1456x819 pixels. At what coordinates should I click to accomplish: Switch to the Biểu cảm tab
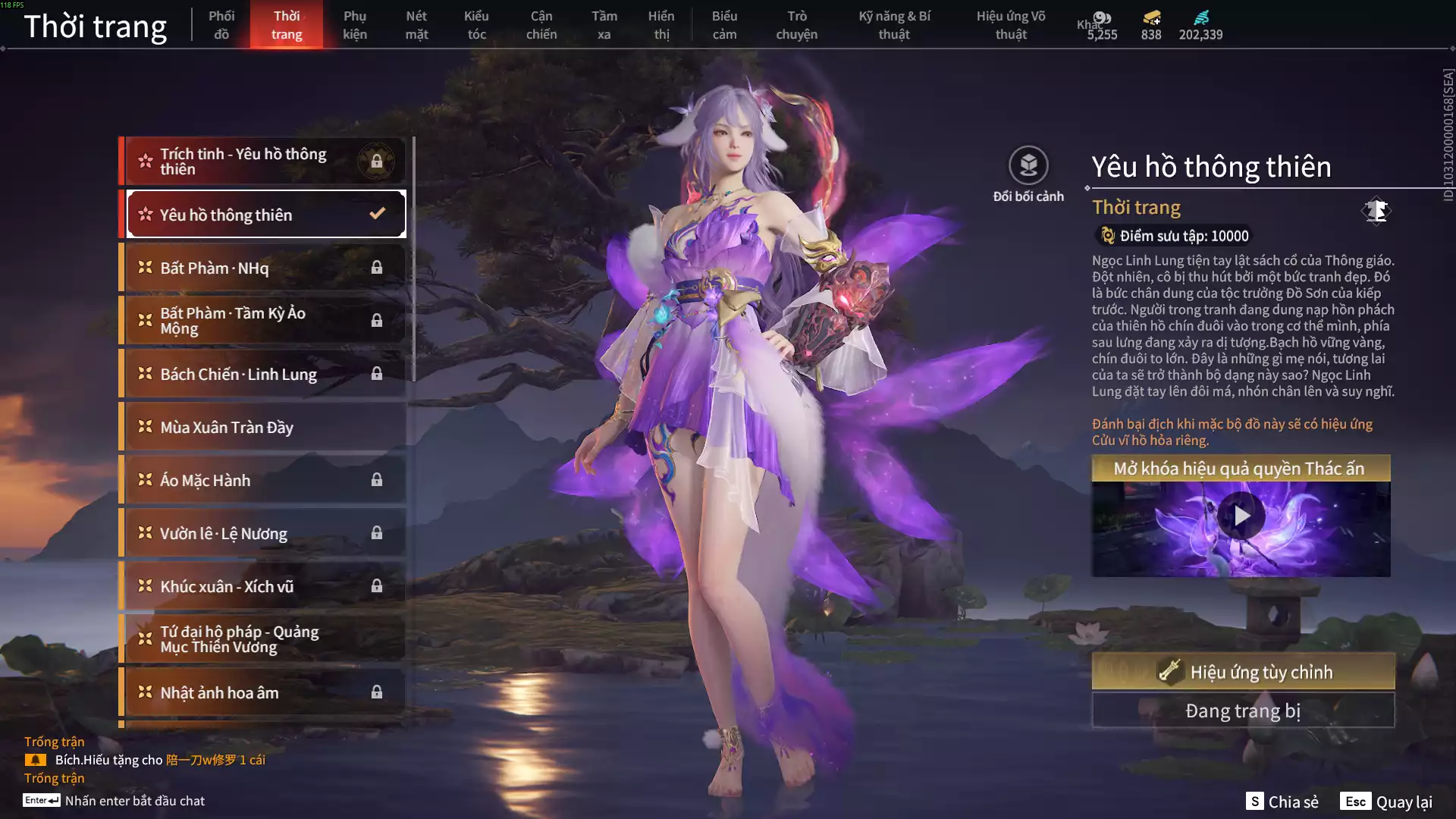coord(724,25)
